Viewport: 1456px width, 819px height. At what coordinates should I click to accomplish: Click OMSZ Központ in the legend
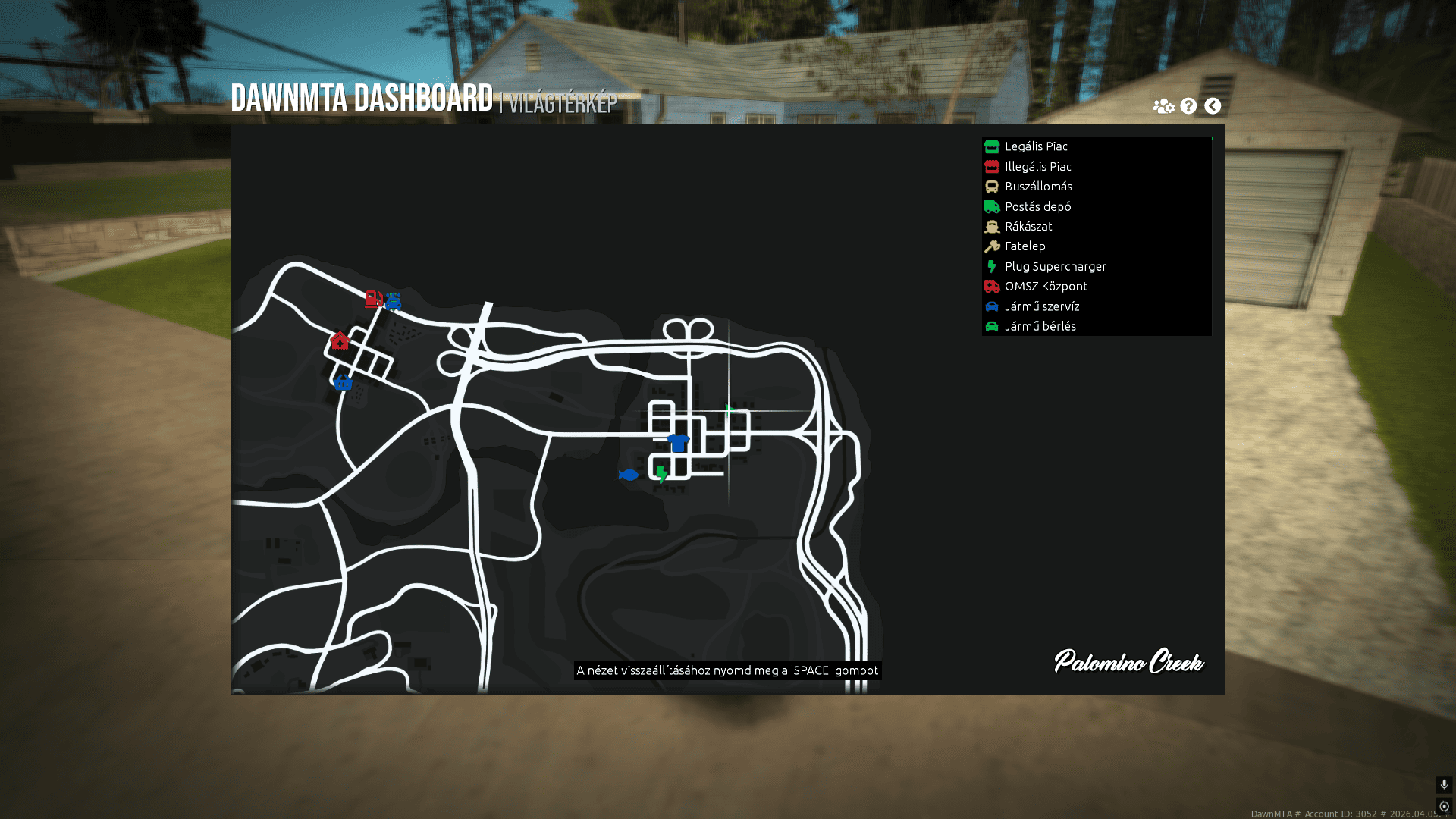click(x=1046, y=286)
